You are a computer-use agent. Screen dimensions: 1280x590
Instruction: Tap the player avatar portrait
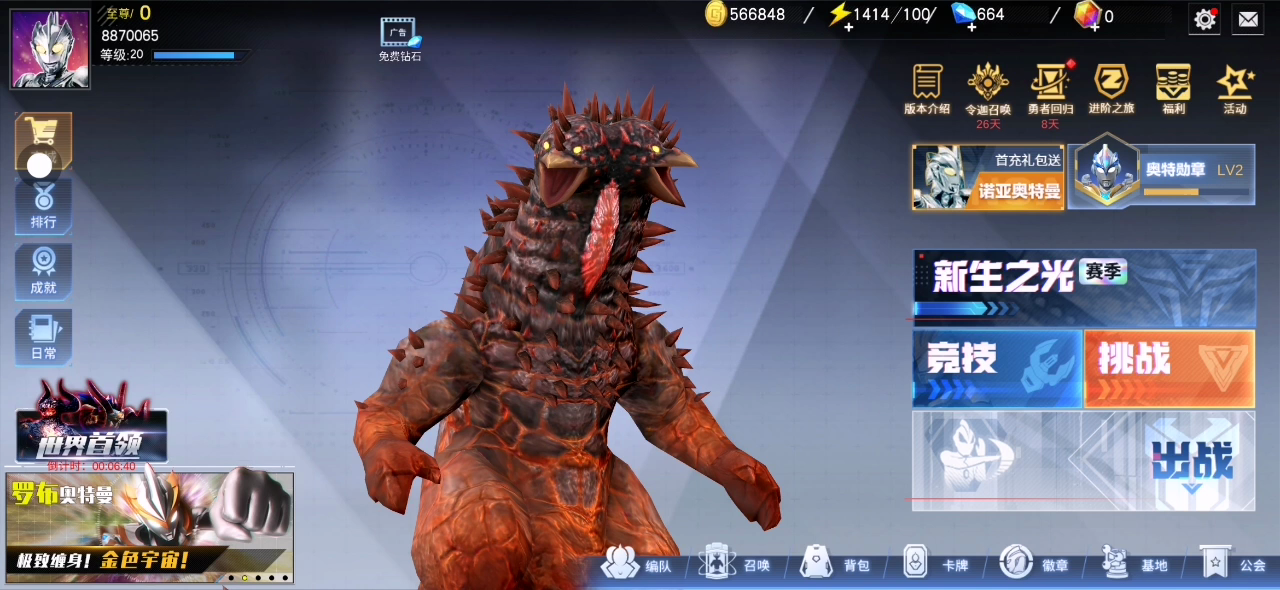pos(50,49)
